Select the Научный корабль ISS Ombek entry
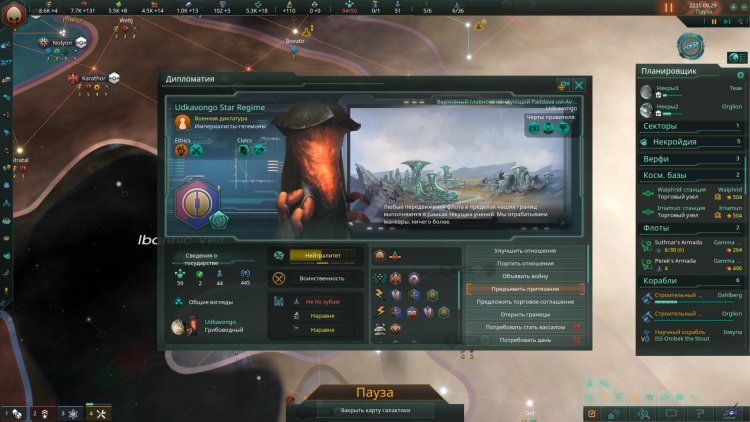The width and height of the screenshot is (750, 422). pyautogui.click(x=692, y=334)
